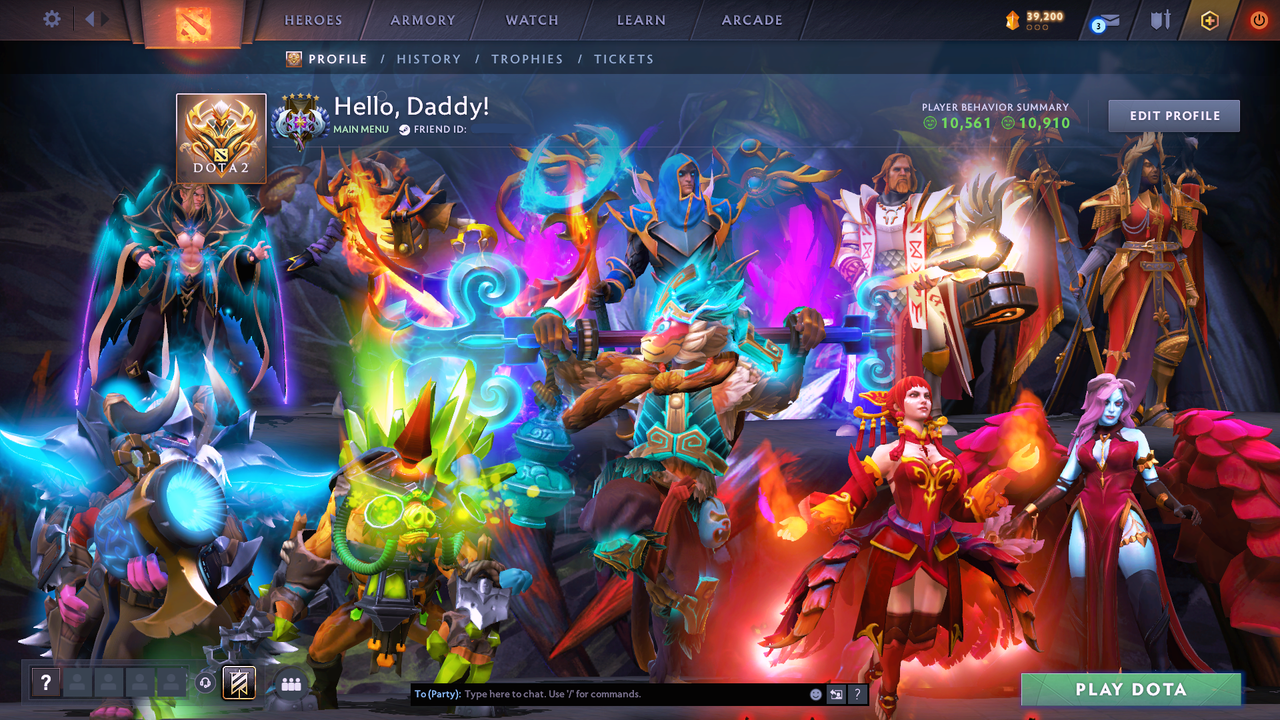The width and height of the screenshot is (1280, 720).
Task: Open the friends list people icon
Action: click(290, 682)
